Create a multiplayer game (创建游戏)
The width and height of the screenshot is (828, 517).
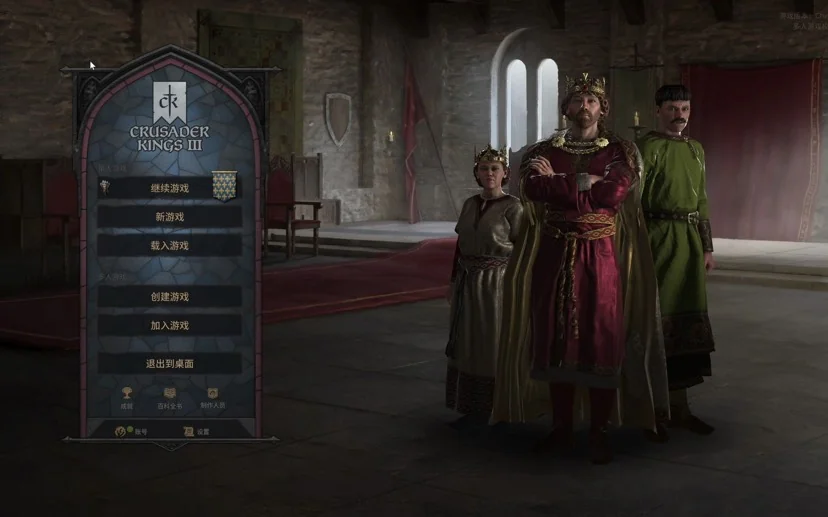click(x=169, y=296)
